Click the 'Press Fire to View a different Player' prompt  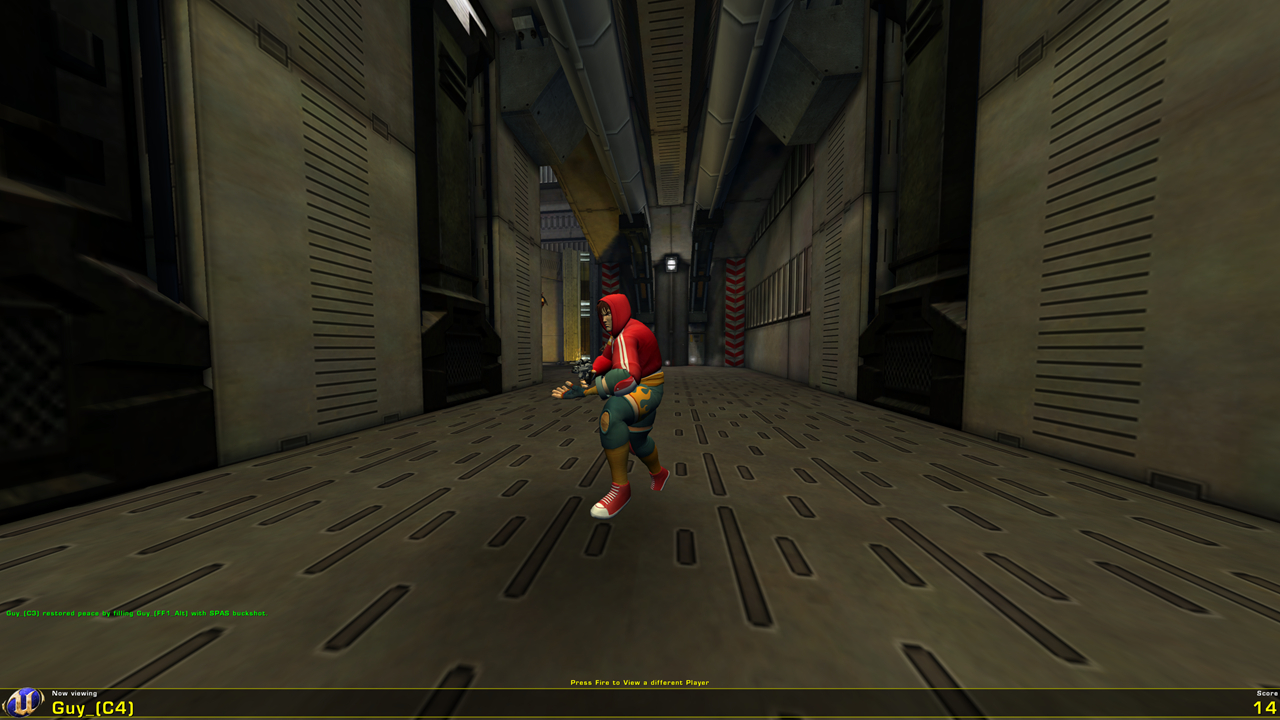click(x=639, y=682)
